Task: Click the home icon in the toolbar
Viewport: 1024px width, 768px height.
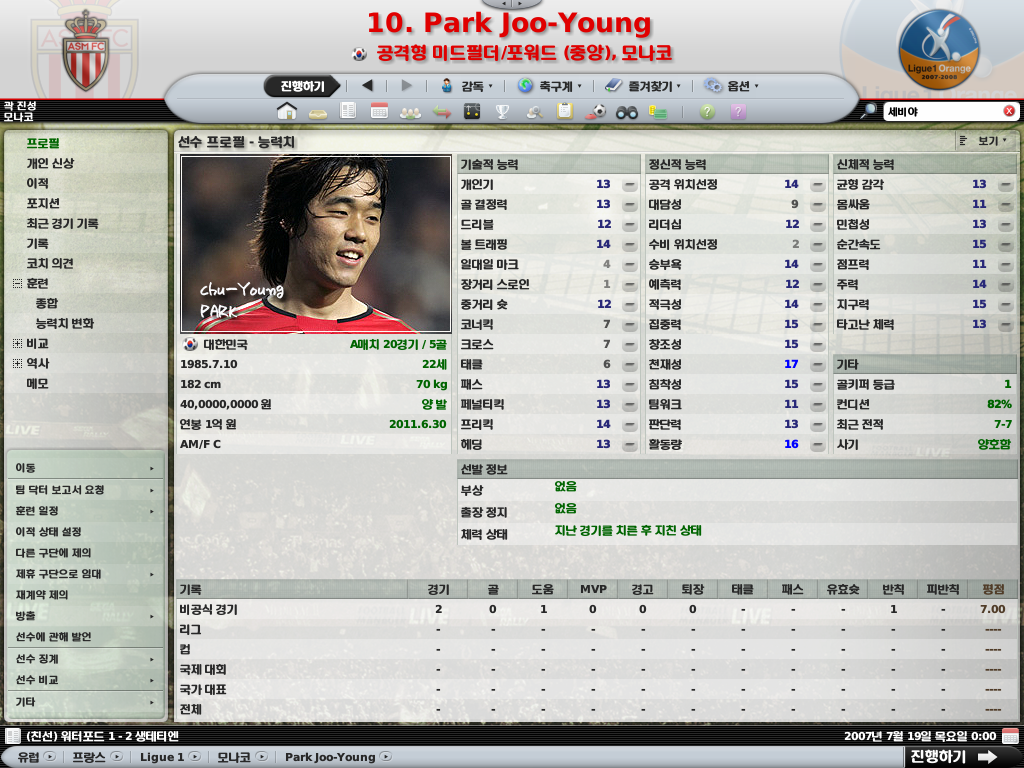Action: 287,111
